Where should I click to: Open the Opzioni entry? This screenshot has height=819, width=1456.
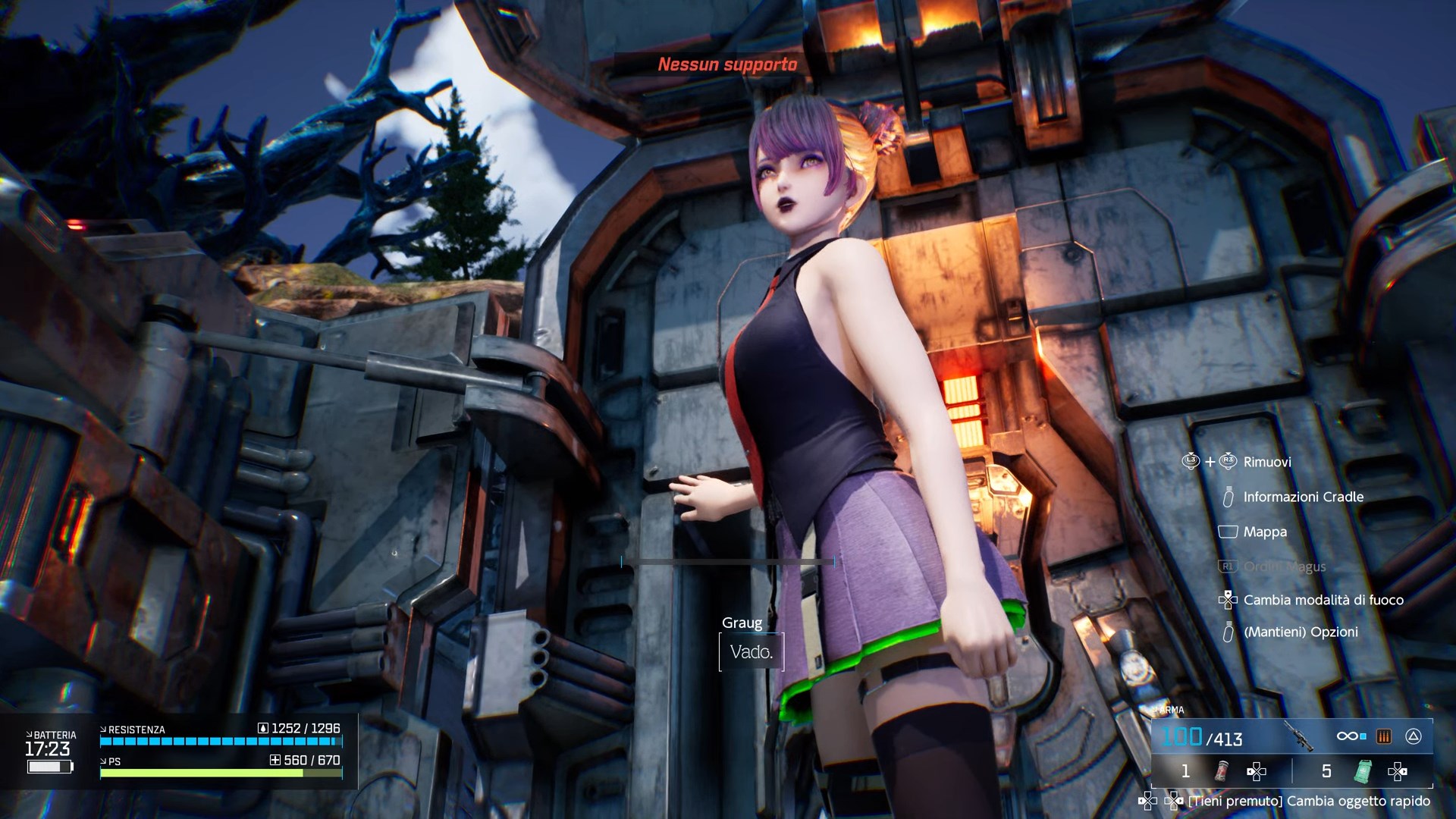(x=1300, y=632)
